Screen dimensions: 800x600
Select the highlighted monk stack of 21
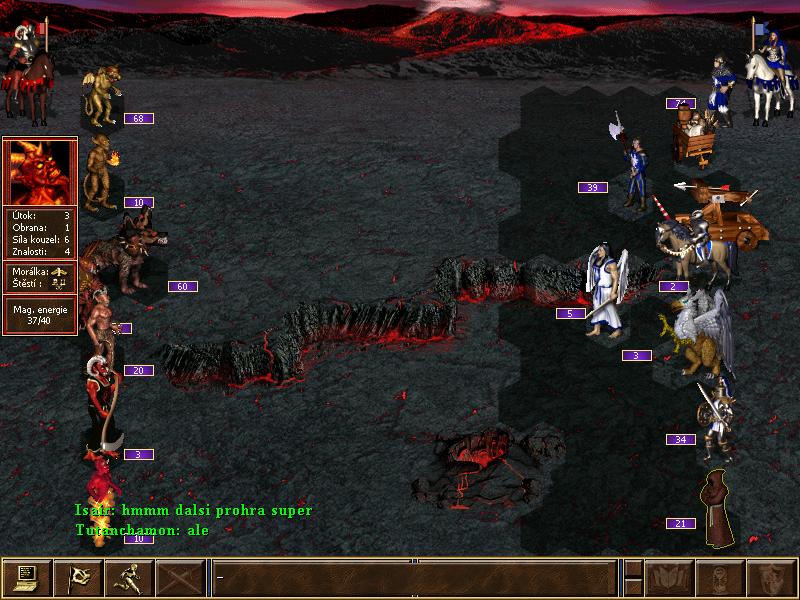716,507
